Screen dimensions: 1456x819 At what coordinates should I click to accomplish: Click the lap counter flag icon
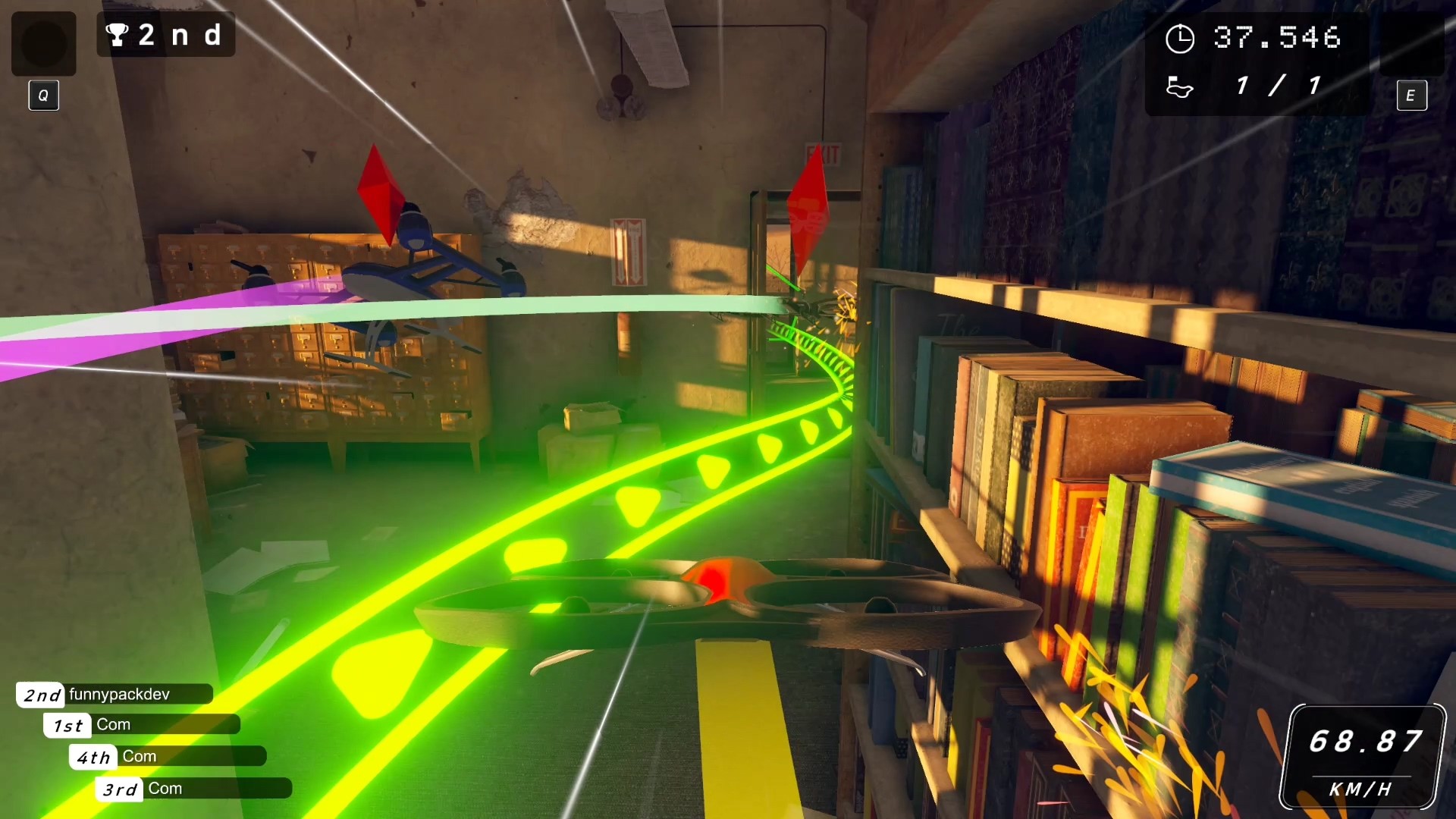[x=1181, y=88]
